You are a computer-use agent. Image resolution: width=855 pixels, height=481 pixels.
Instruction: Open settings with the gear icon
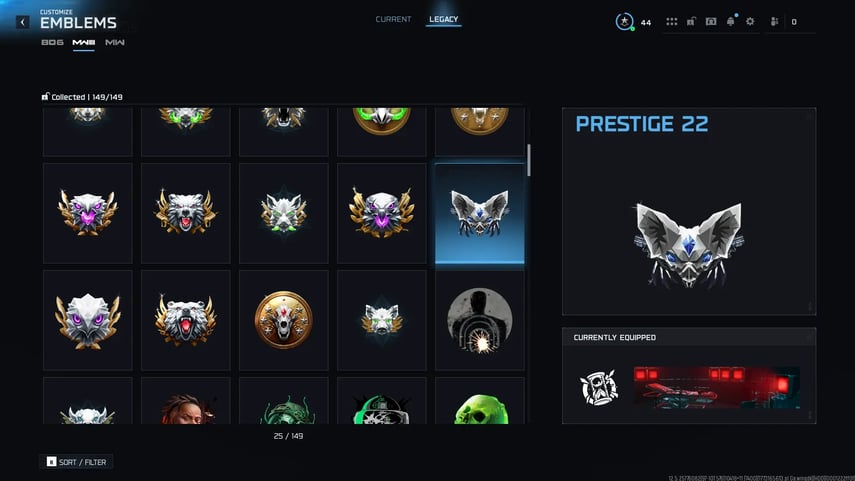pos(750,22)
